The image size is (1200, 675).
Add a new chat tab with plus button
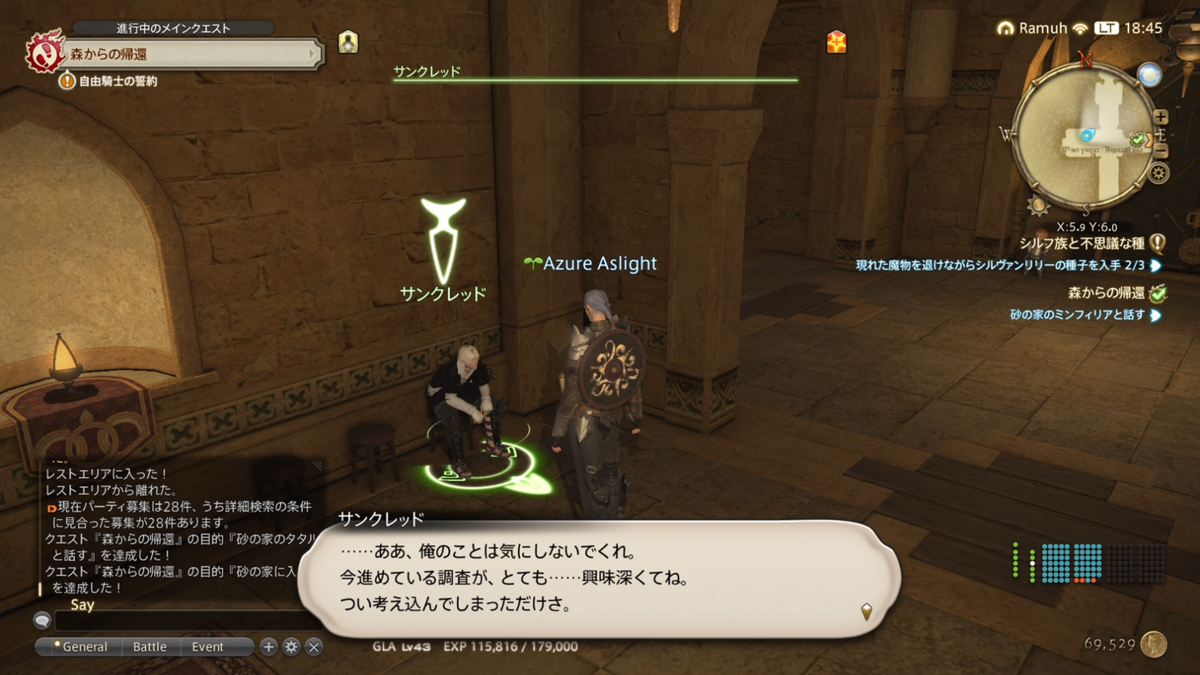click(268, 647)
